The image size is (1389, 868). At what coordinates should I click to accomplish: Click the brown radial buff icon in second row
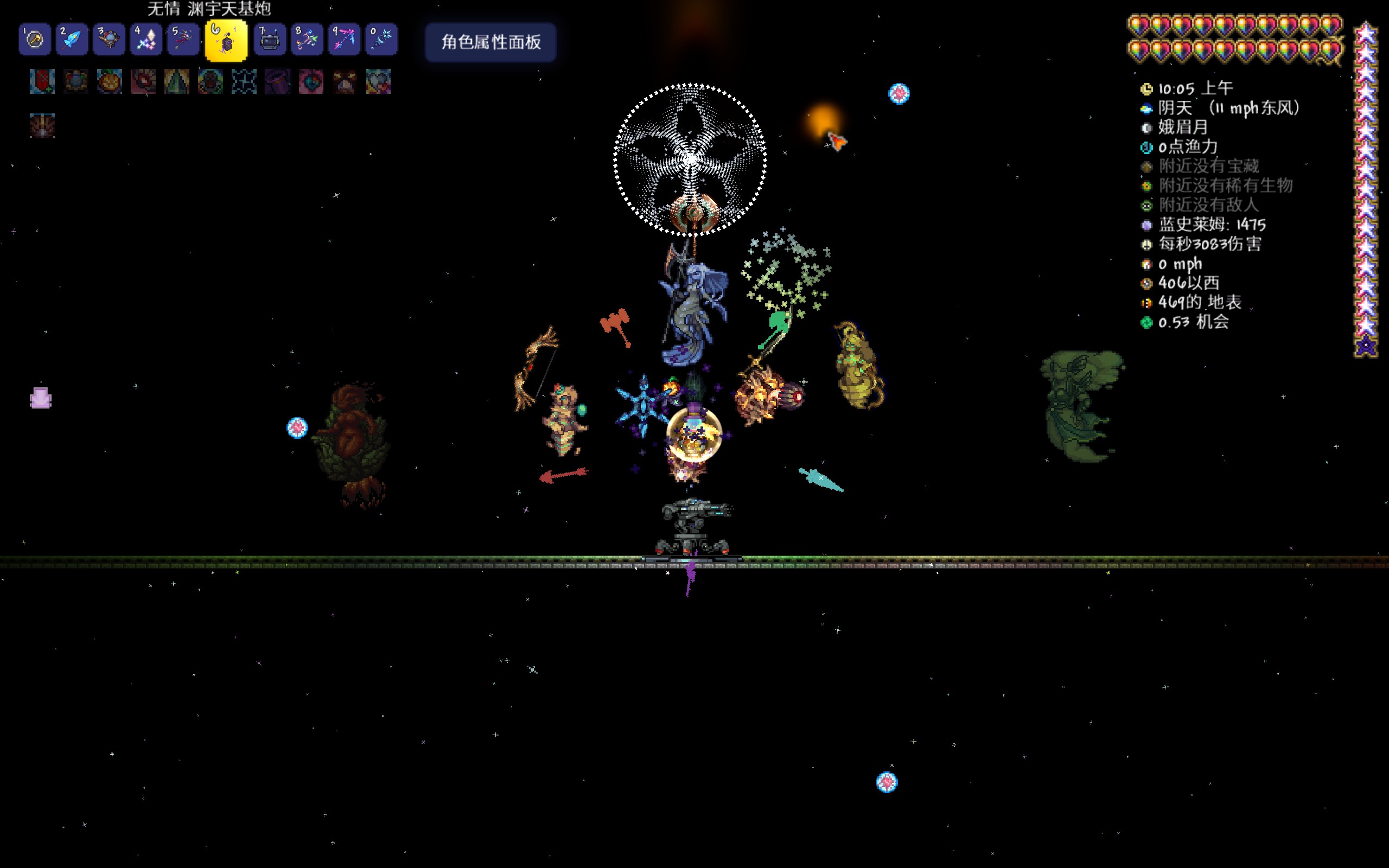pos(42,125)
